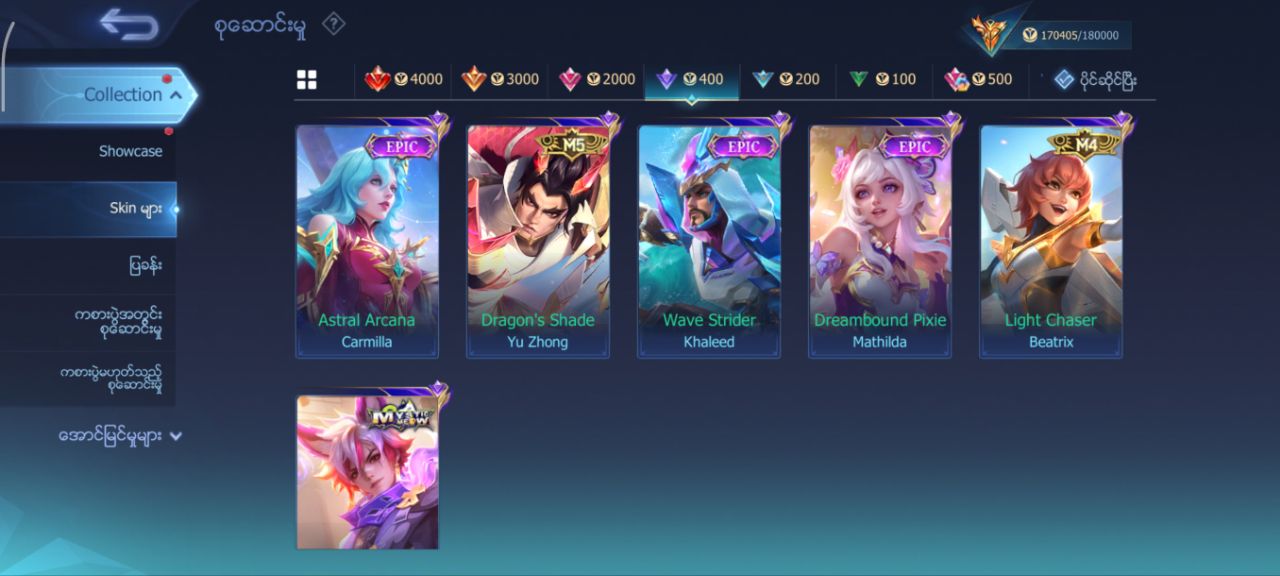Open Khaleed's Wave Strider skin card
Image resolution: width=1280 pixels, height=576 pixels.
coord(709,240)
